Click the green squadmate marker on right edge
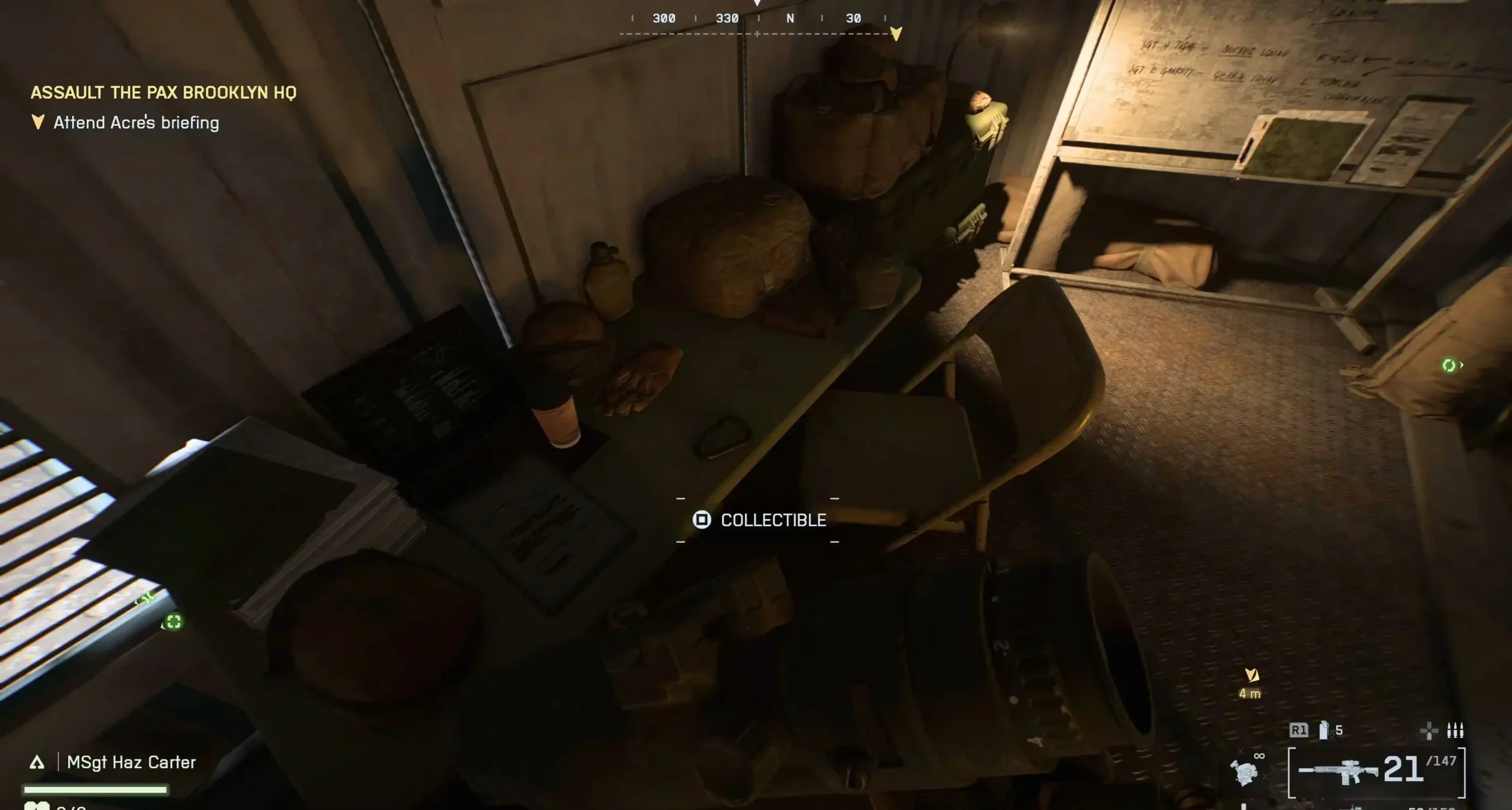Viewport: 1512px width, 810px height. click(1449, 365)
